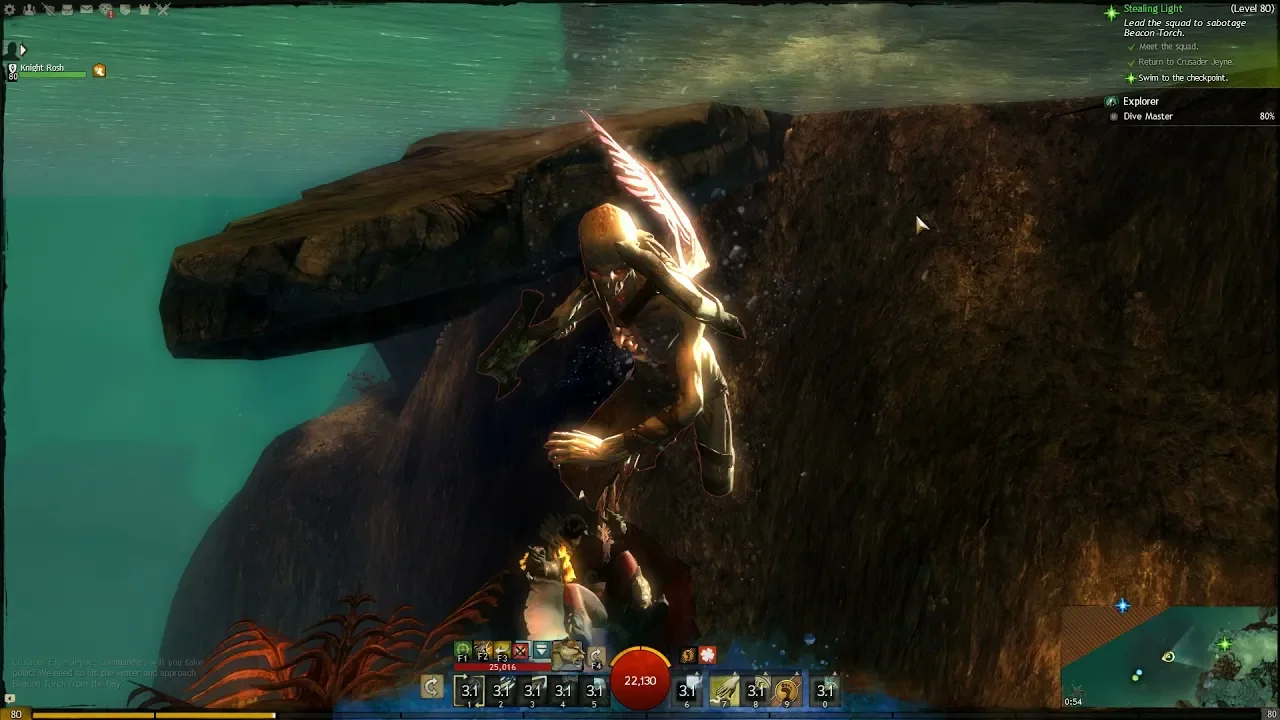Click the pet portrait icon
1280x720 pixels.
(568, 654)
